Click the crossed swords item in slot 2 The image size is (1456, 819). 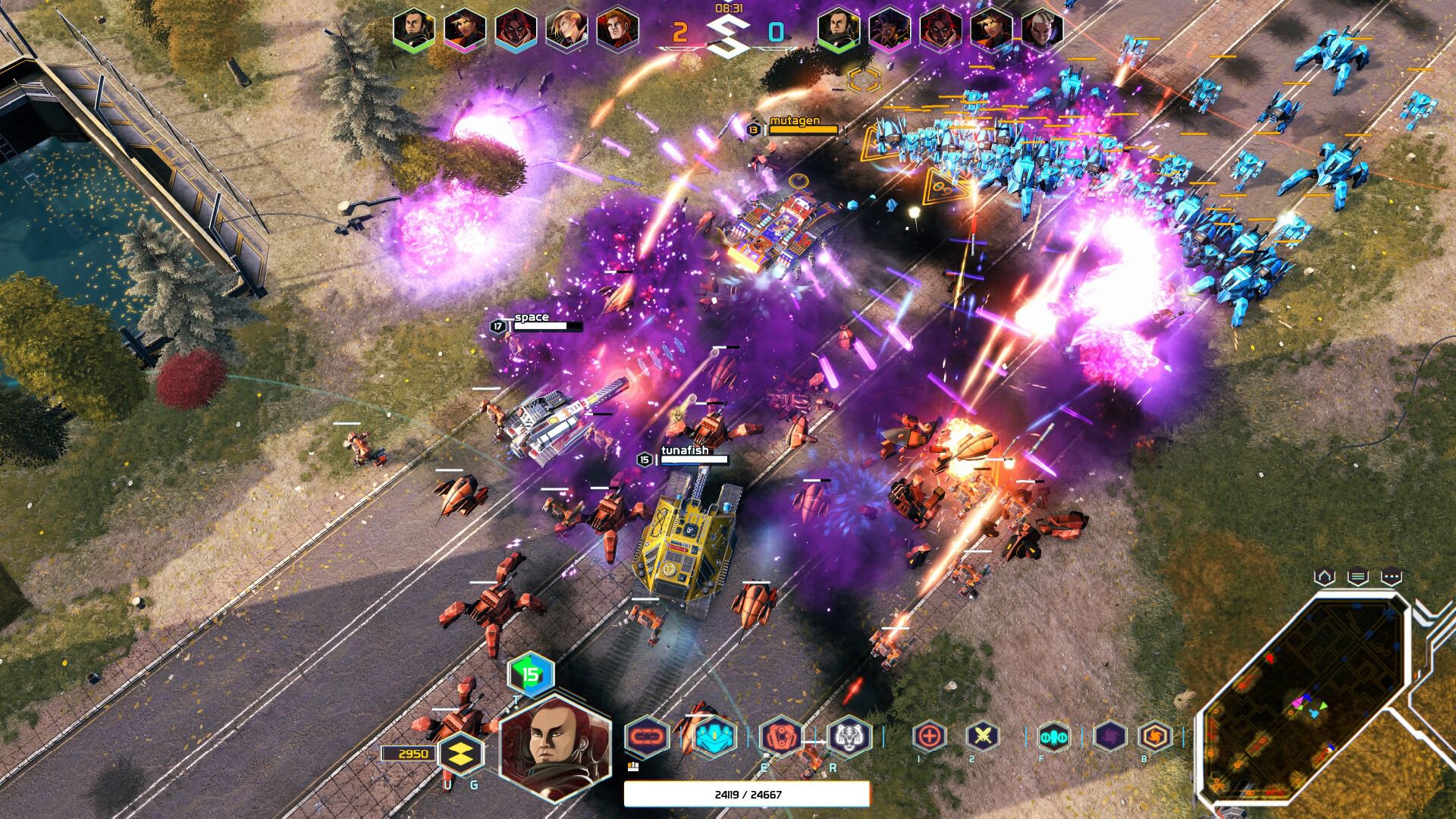(x=981, y=736)
